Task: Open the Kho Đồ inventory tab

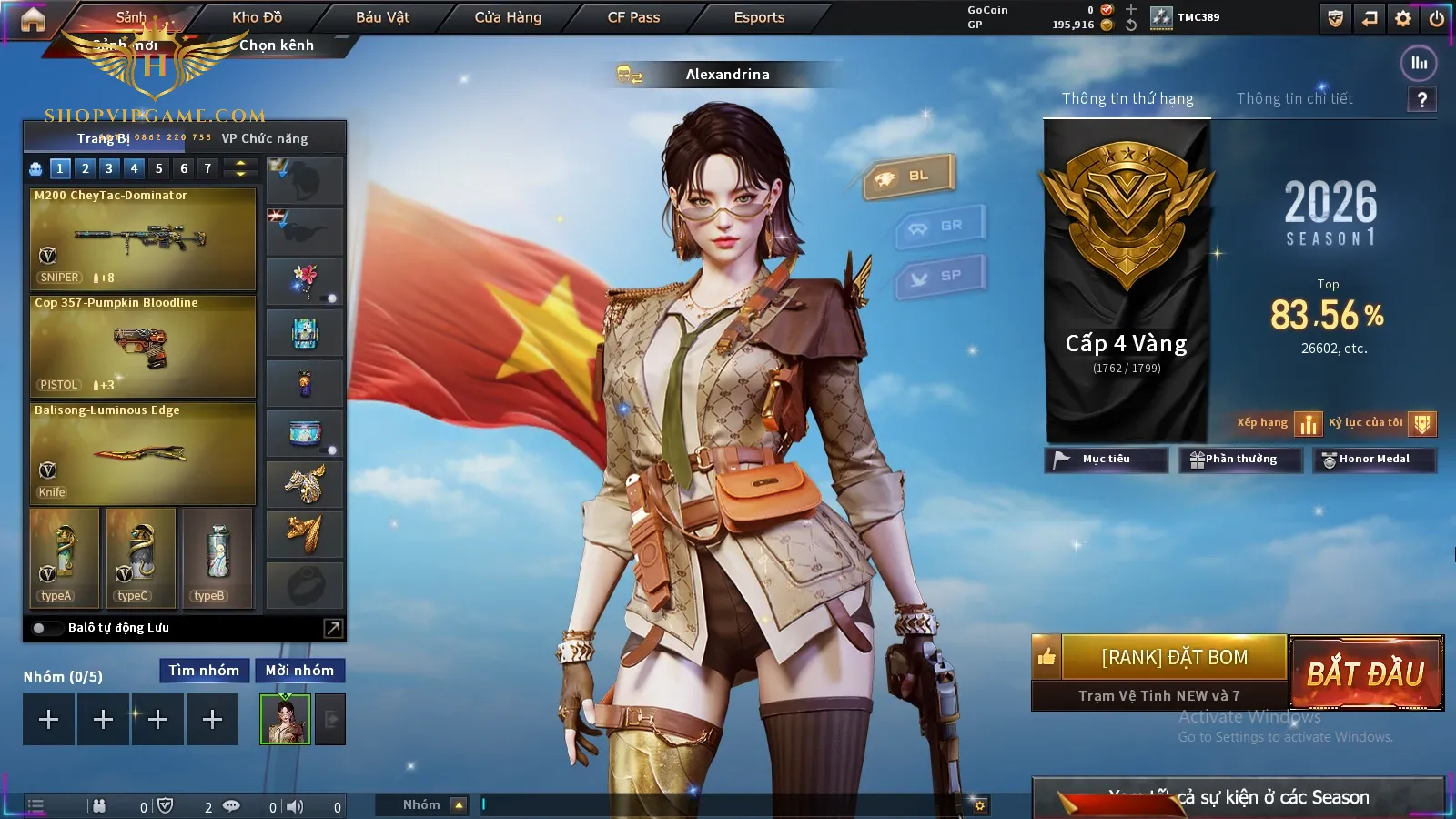Action: pos(257,17)
